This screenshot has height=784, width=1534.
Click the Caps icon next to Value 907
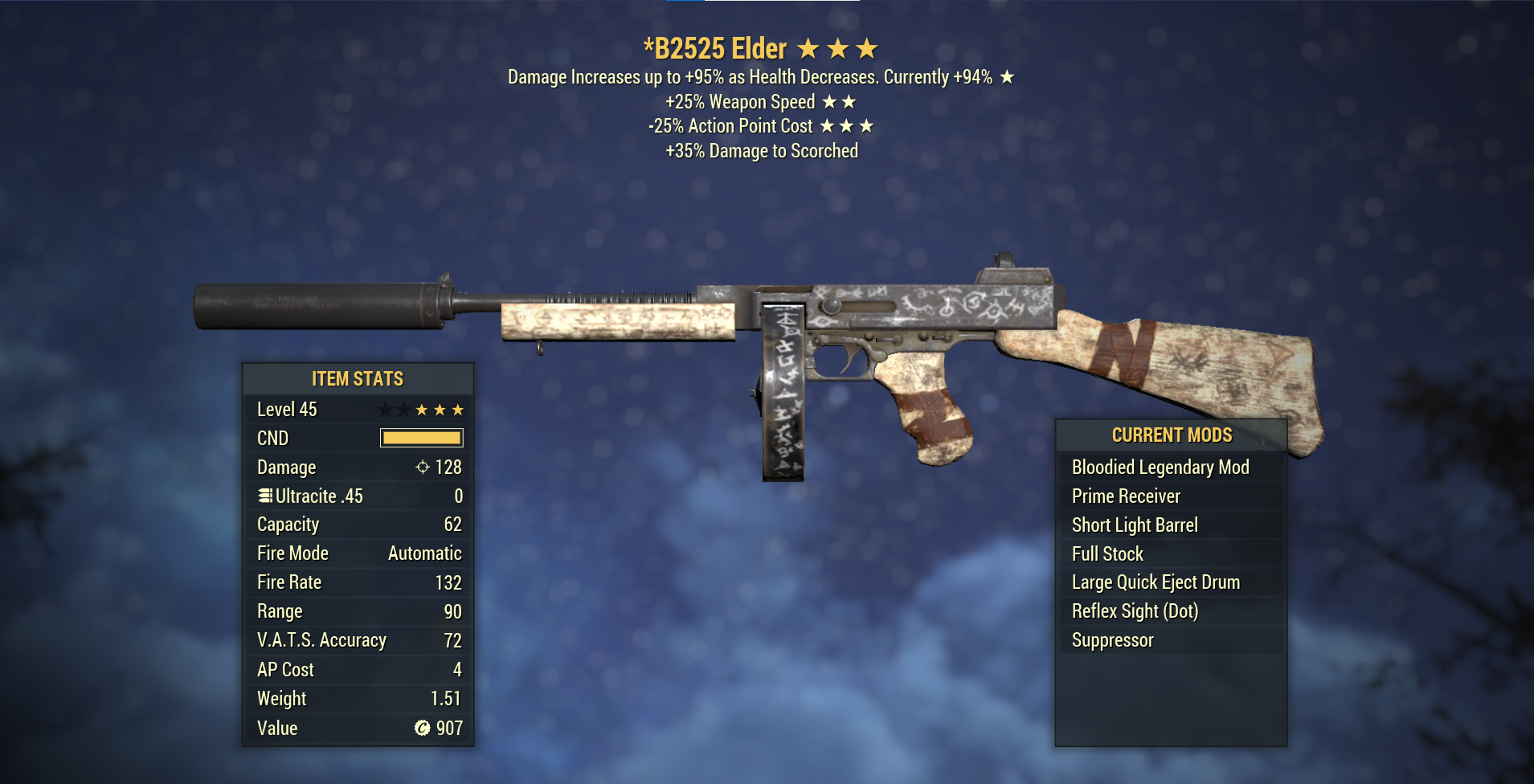click(x=424, y=728)
